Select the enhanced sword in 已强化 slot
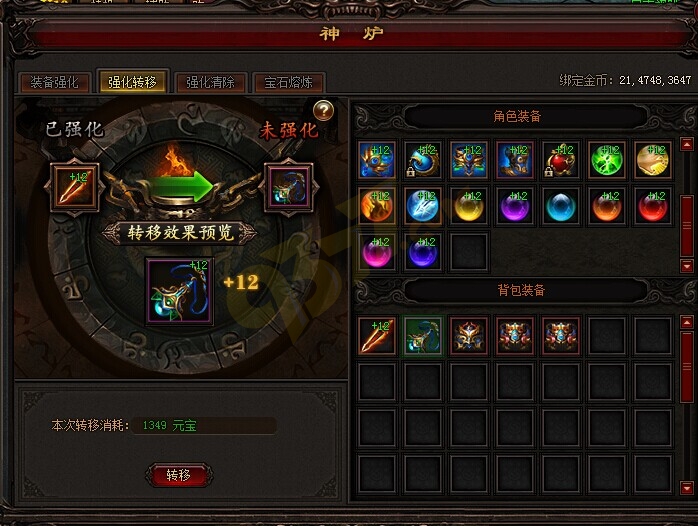Viewport: 698px width, 526px height. click(76, 188)
